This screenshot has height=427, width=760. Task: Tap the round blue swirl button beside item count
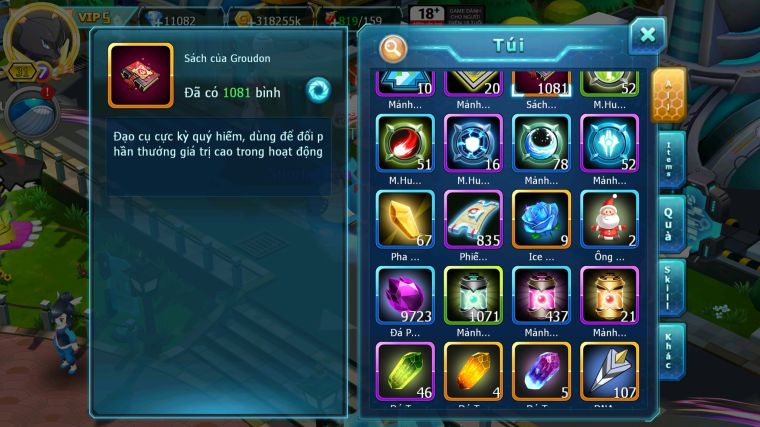319,91
